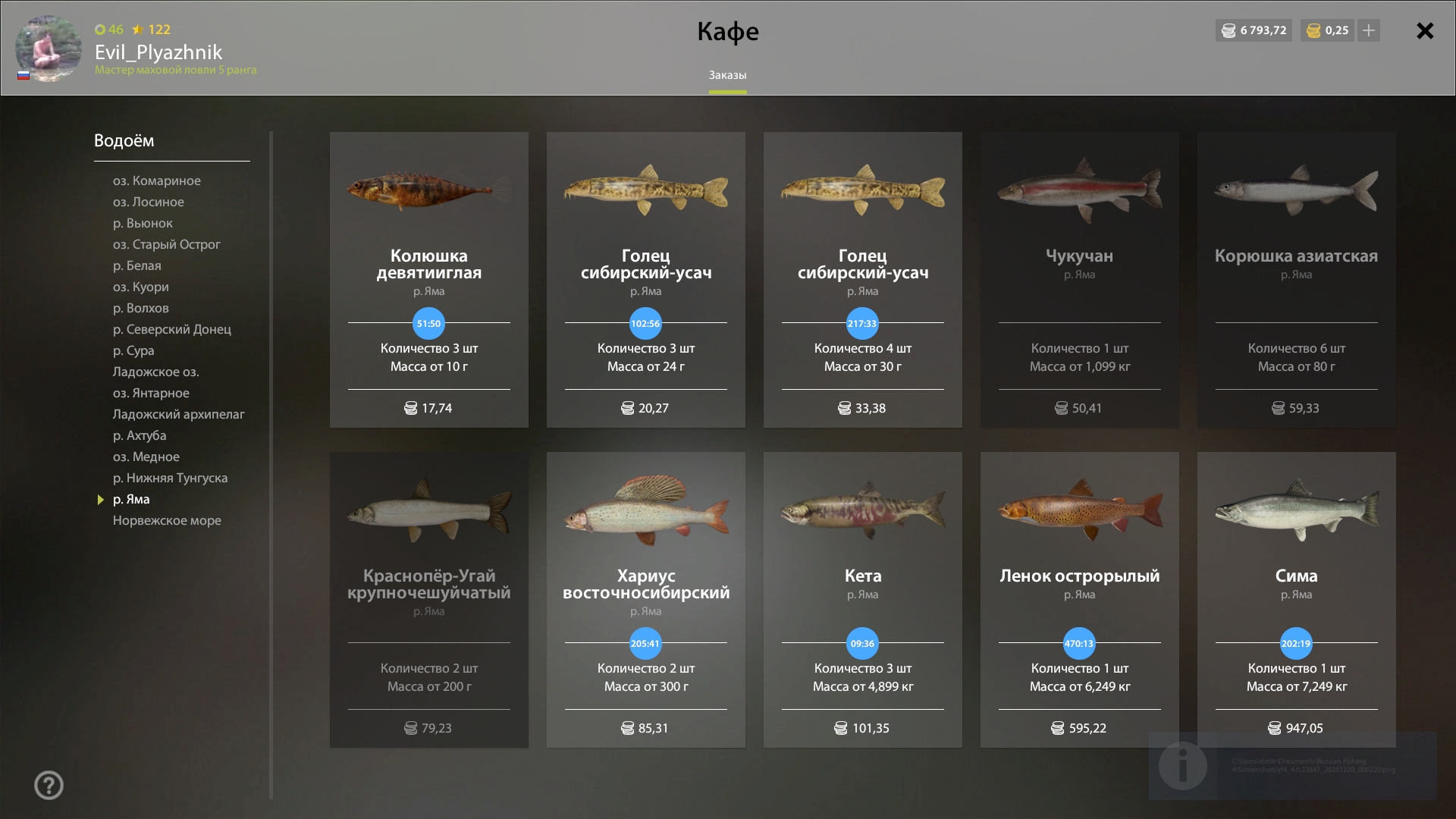This screenshot has width=1456, height=819.
Task: Pick оз. Куори from the list
Action: click(x=141, y=287)
